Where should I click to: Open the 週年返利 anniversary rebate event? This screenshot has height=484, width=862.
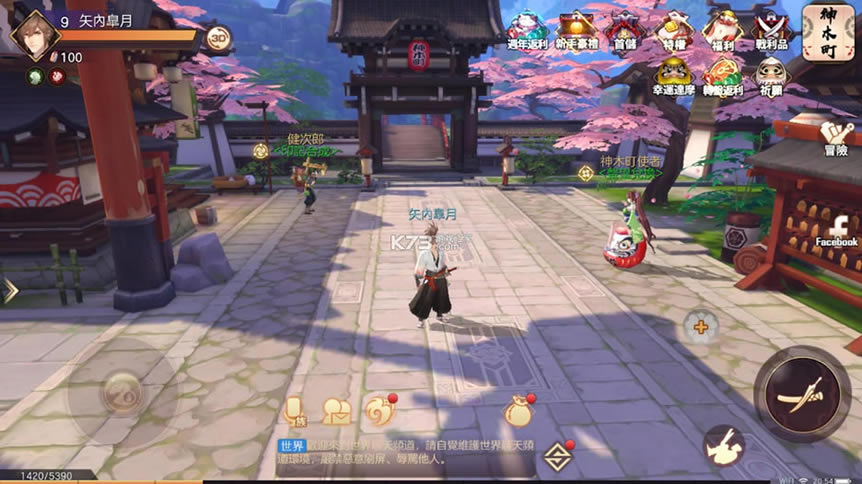click(527, 30)
